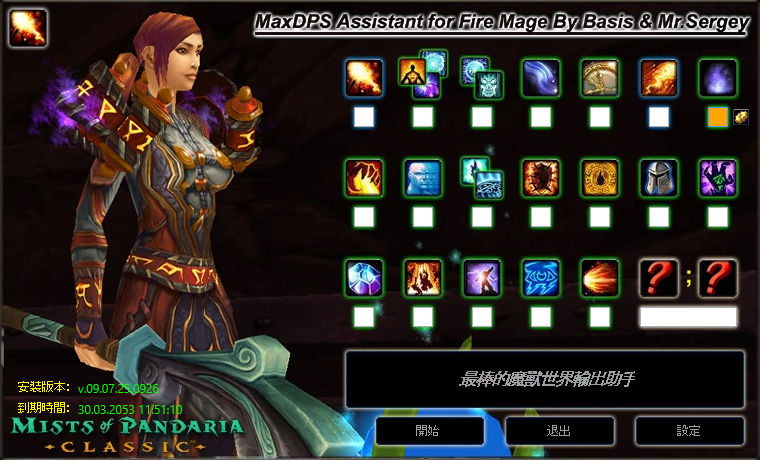This screenshot has height=460, width=760.
Task: Toggle the orange checkbox under the purple orb
Action: coord(717,117)
